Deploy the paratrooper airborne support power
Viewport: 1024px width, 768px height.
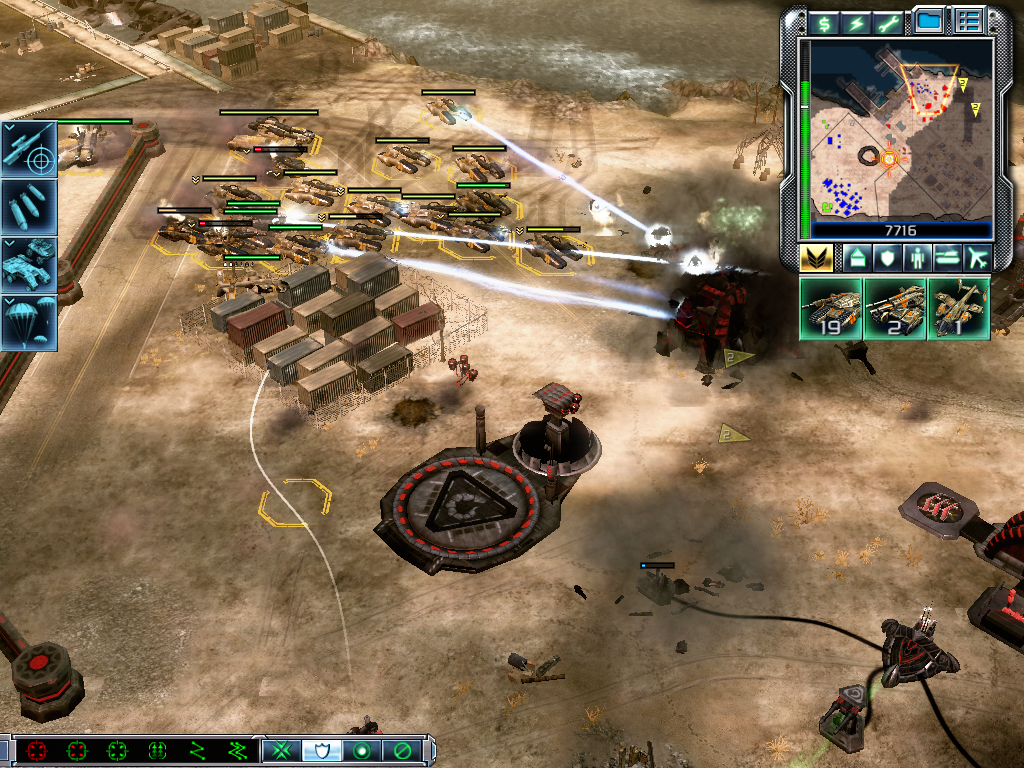tap(29, 323)
